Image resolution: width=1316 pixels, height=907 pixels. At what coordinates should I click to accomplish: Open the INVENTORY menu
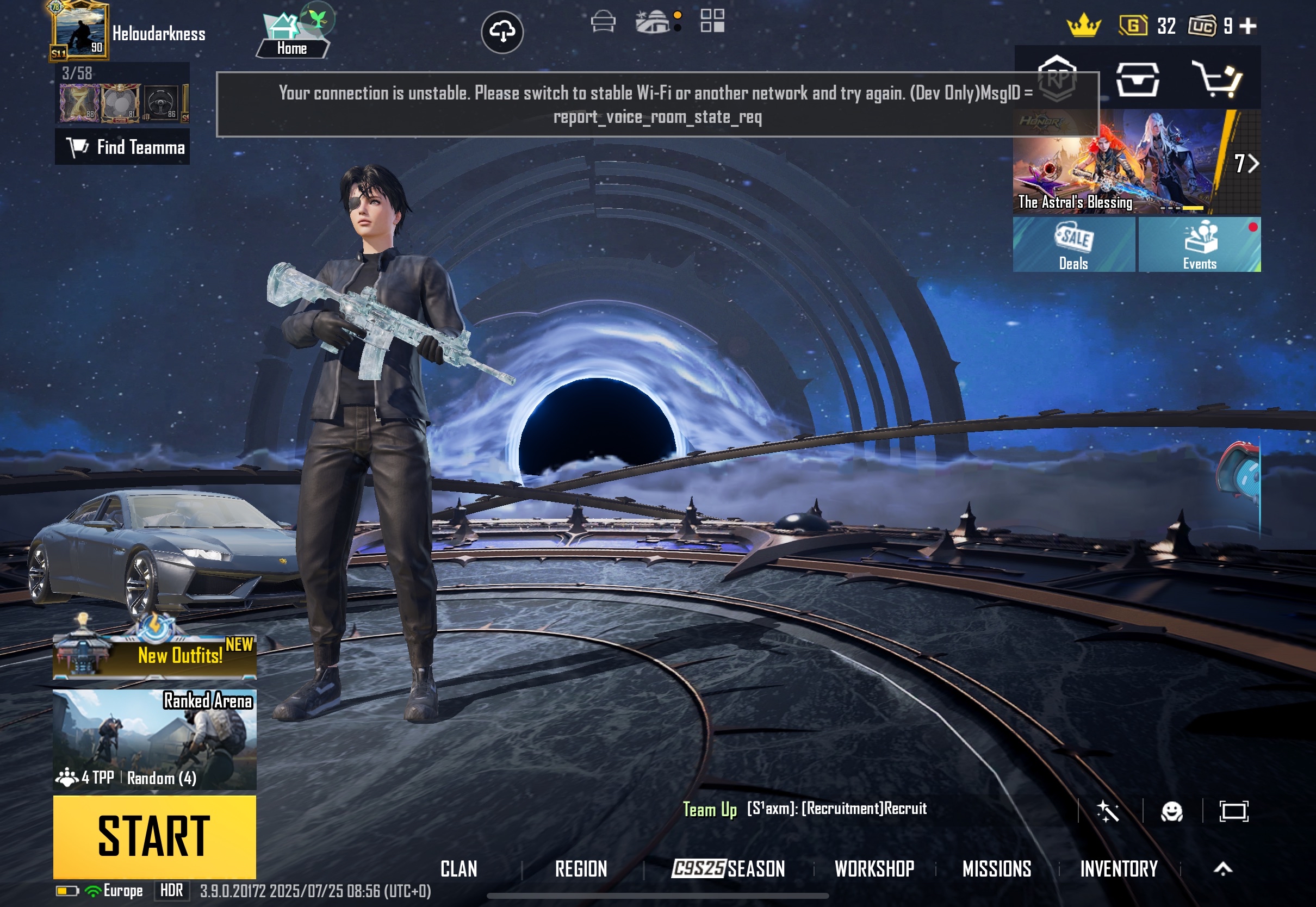(x=1118, y=868)
